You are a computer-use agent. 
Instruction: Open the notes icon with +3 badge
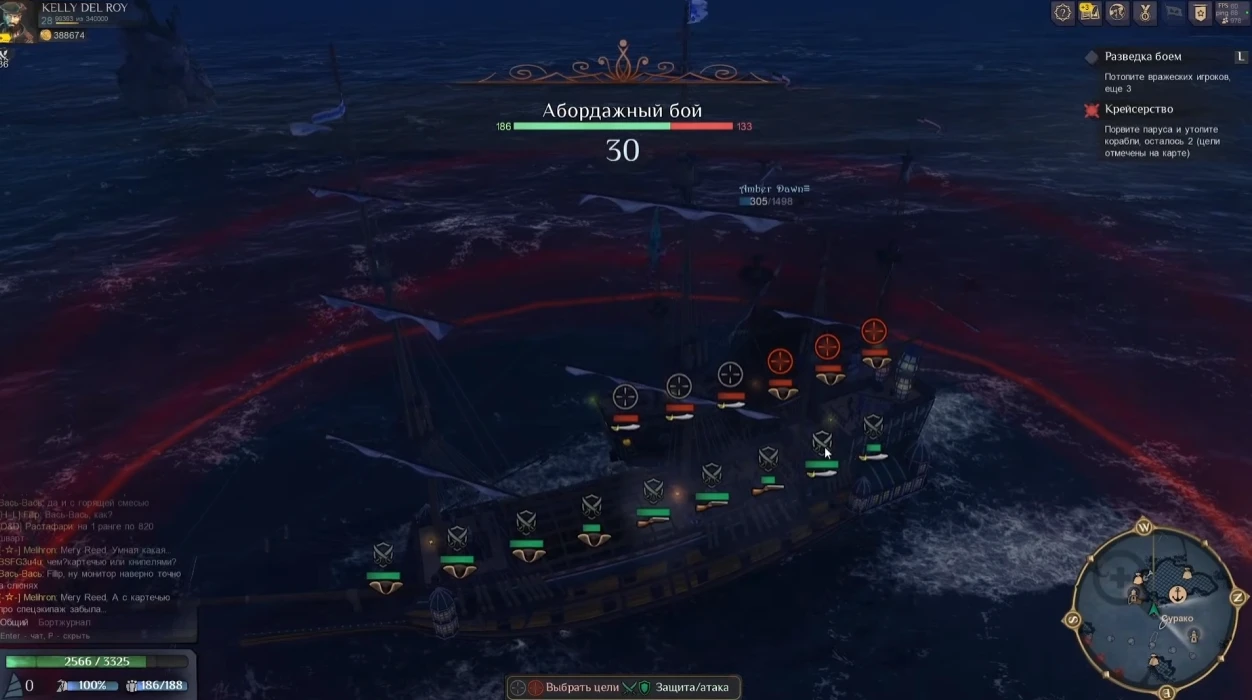(1089, 12)
